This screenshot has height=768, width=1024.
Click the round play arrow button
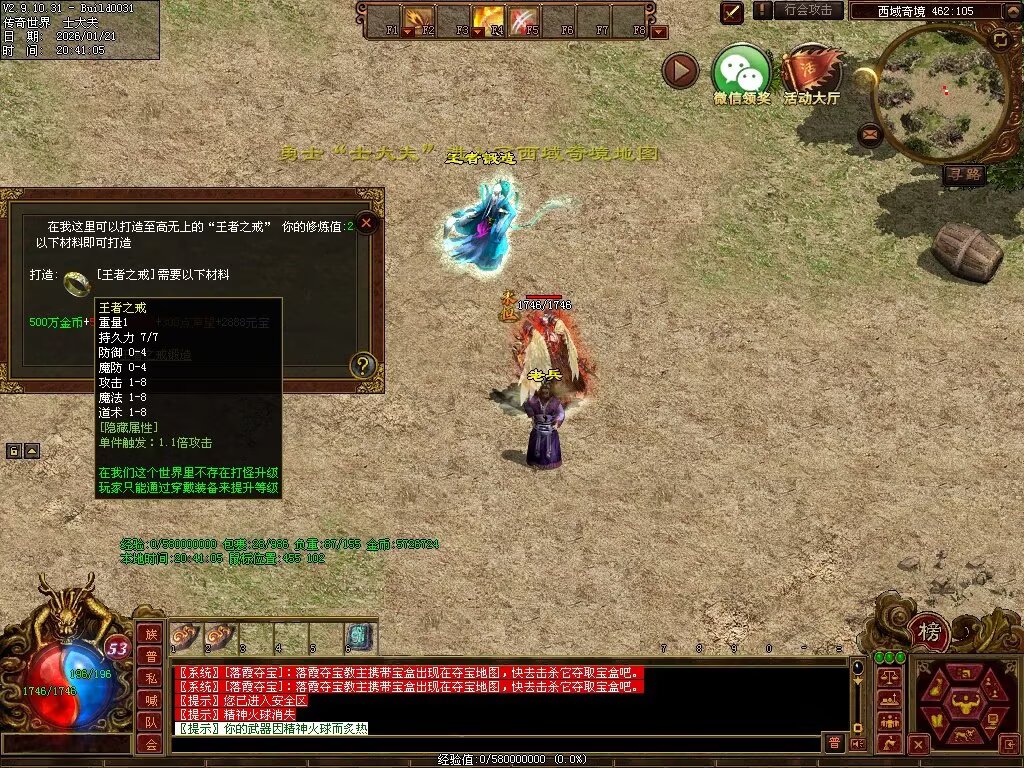point(681,71)
